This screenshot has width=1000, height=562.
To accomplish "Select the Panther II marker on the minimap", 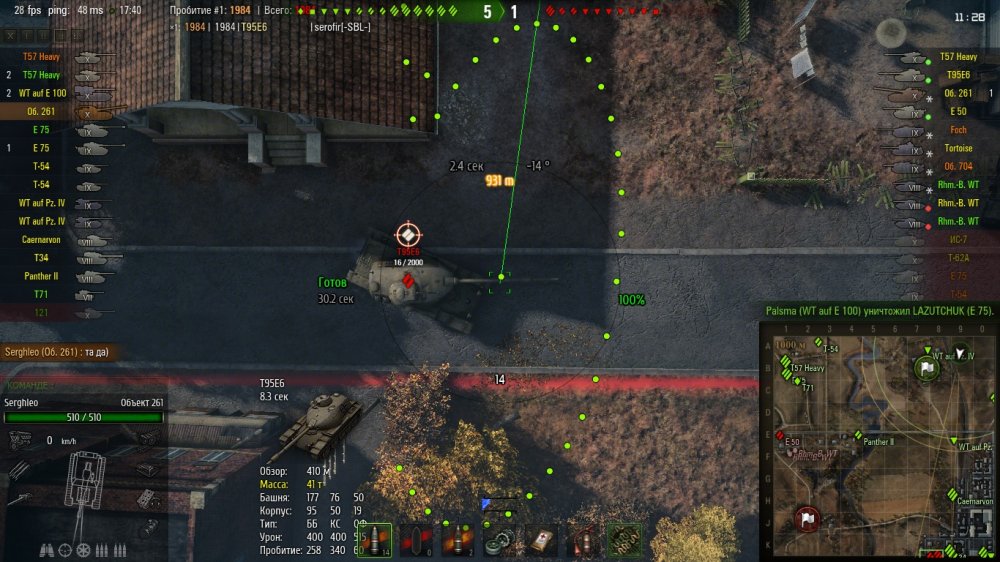I will pyautogui.click(x=858, y=435).
